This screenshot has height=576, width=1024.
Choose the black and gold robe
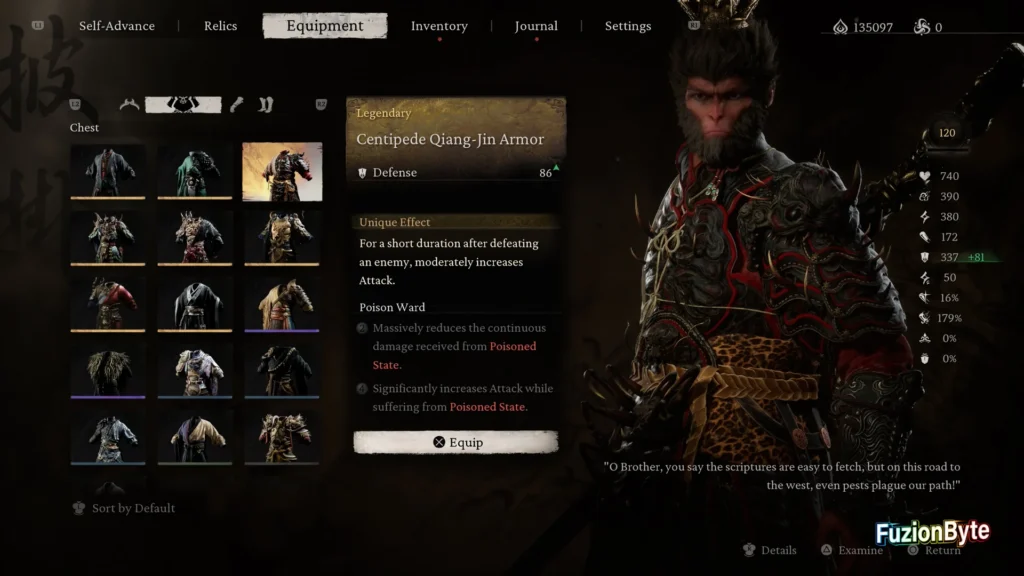point(195,438)
